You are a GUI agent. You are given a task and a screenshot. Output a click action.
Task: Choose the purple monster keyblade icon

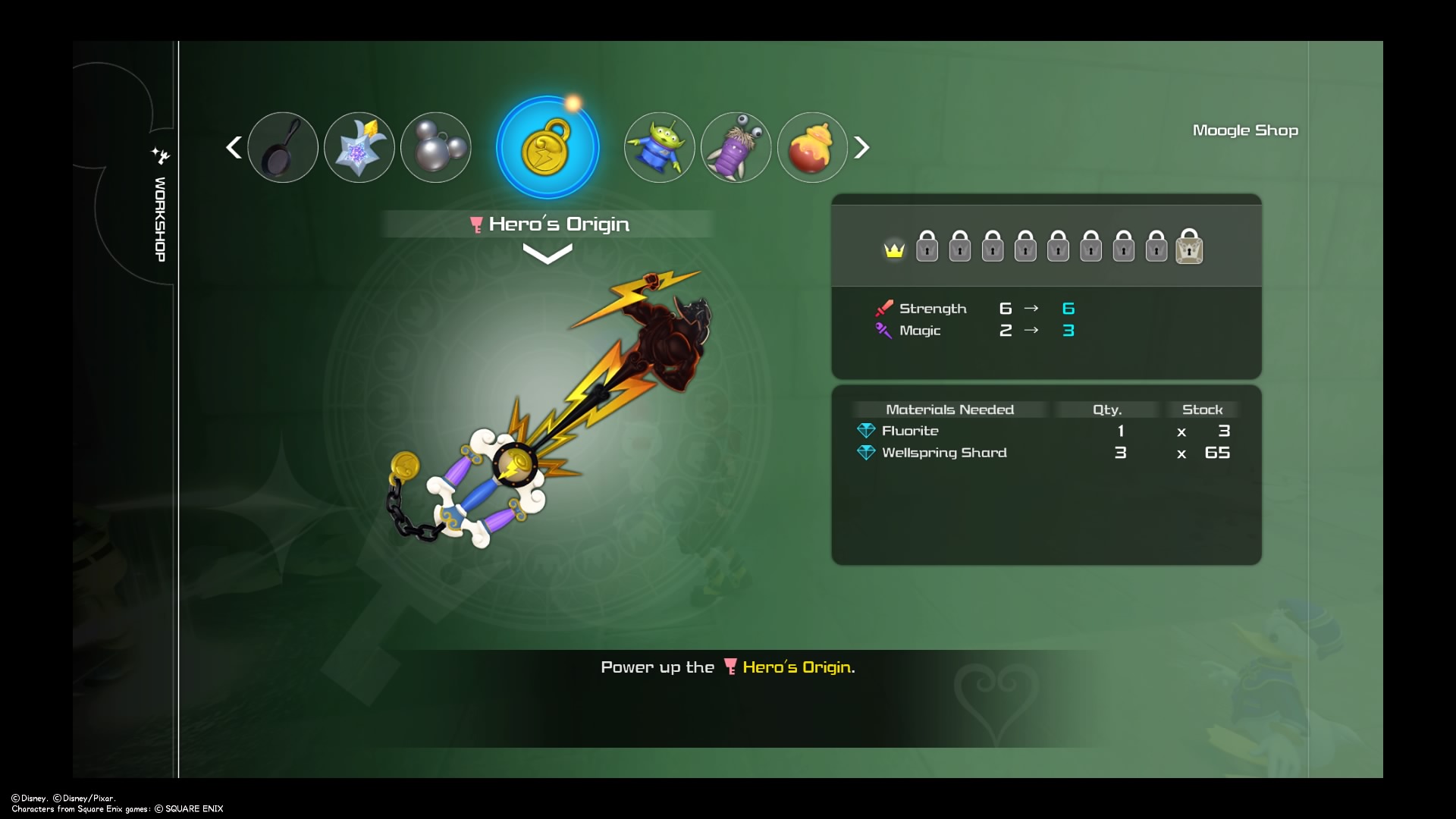(x=736, y=147)
